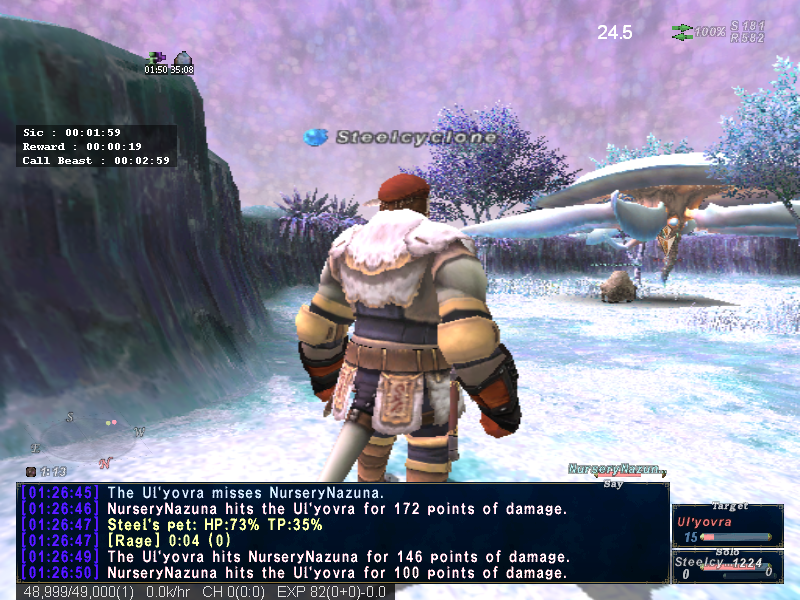Screen dimensions: 800x600
Task: Click the compass radar
Action: click(x=92, y=436)
